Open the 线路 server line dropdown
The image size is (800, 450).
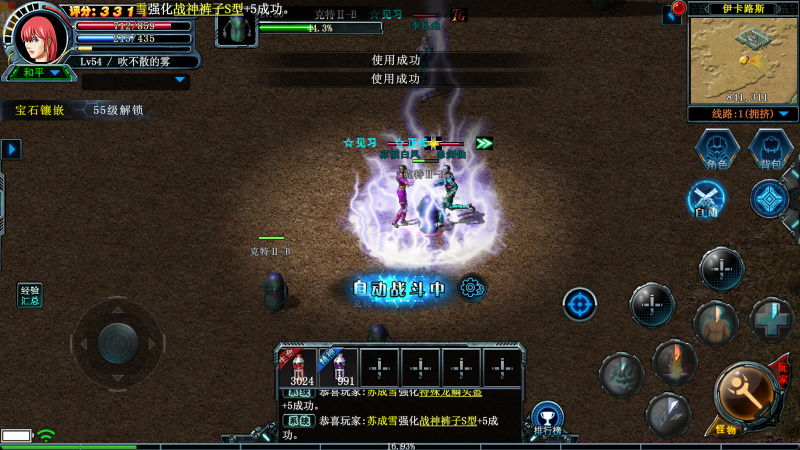click(x=742, y=114)
